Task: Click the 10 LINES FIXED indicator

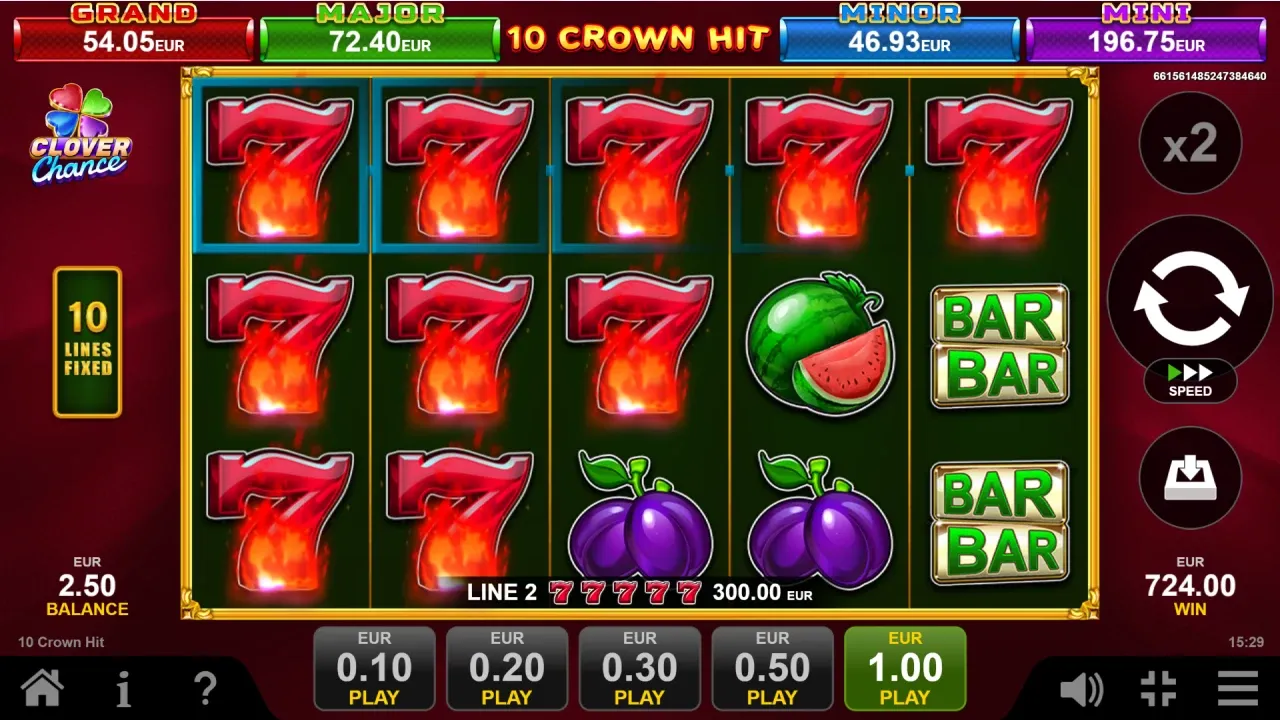Action: 87,342
